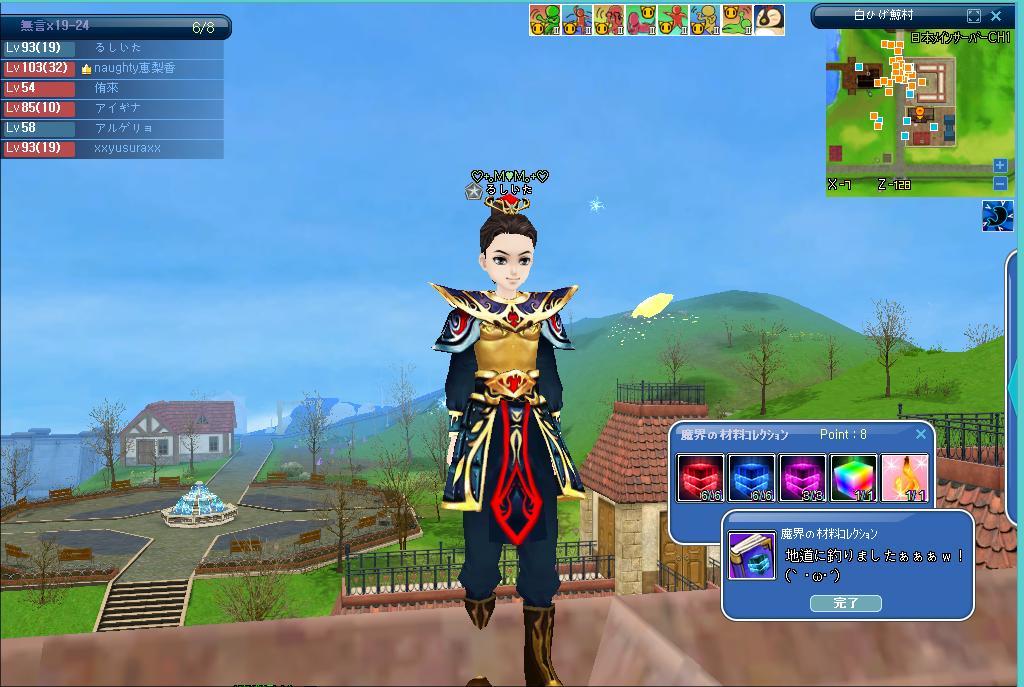Select the blue cube material slot
The width and height of the screenshot is (1024, 687).
click(x=751, y=477)
